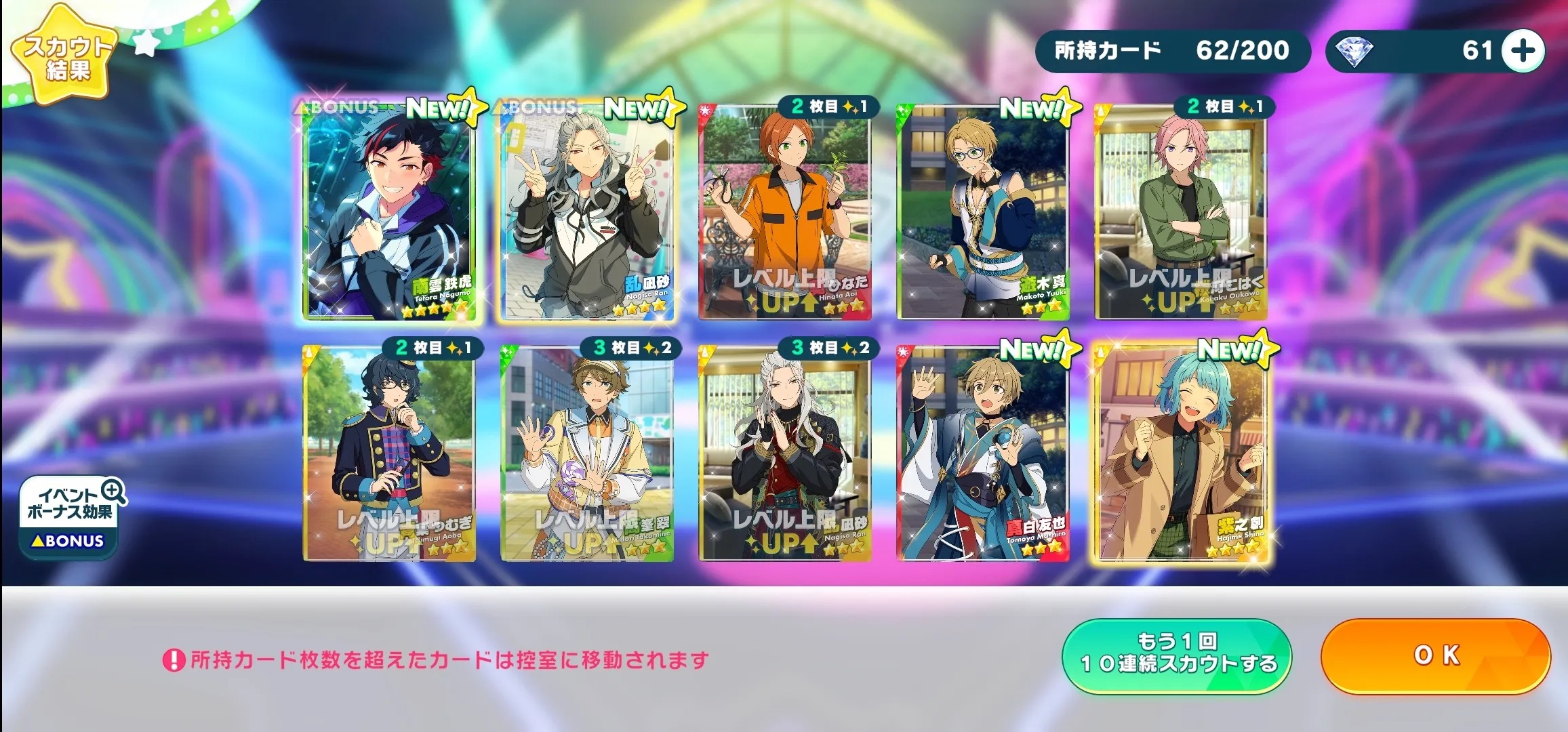Choose the Kohaku Oukawa card

[1180, 211]
